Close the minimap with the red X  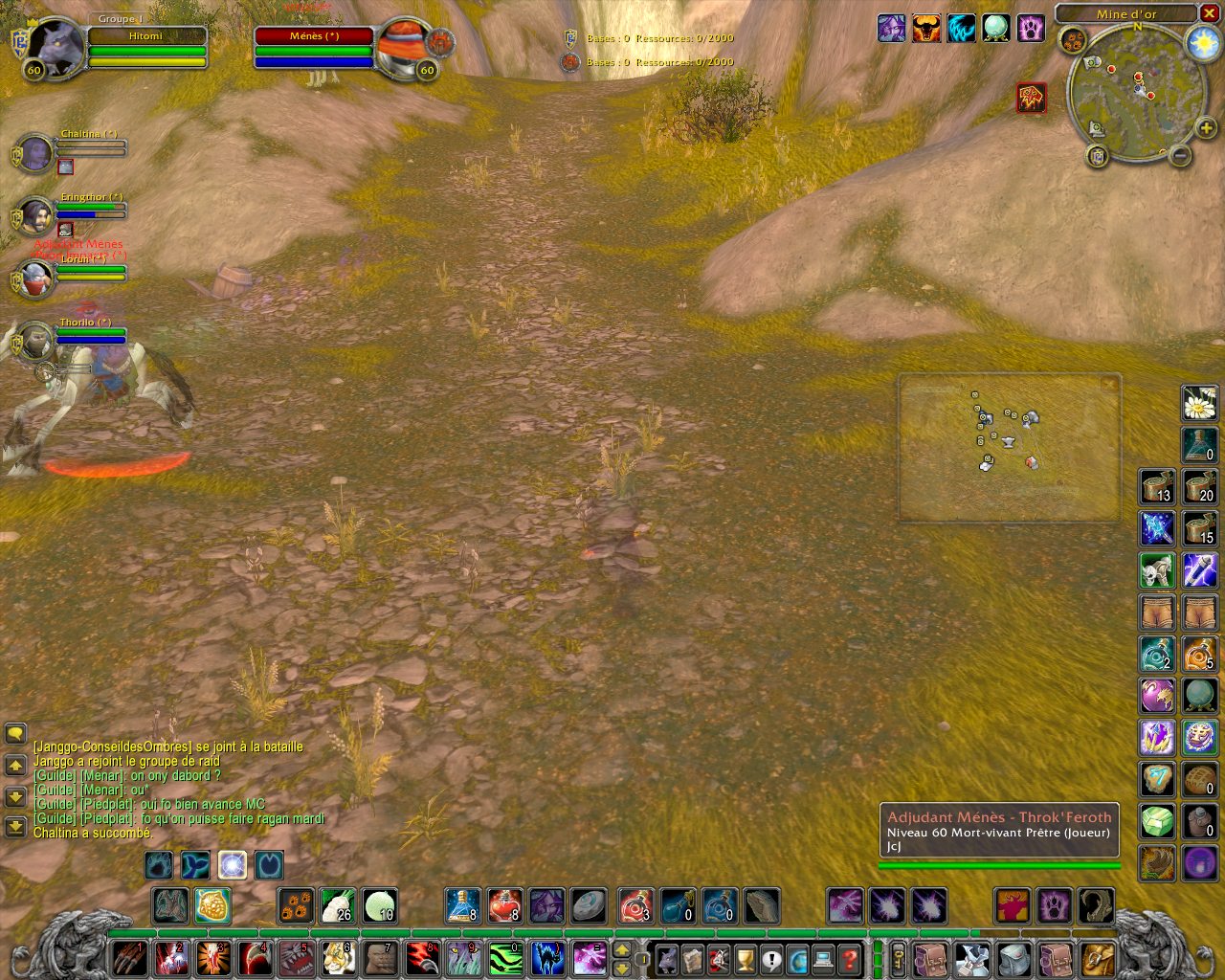click(1210, 13)
